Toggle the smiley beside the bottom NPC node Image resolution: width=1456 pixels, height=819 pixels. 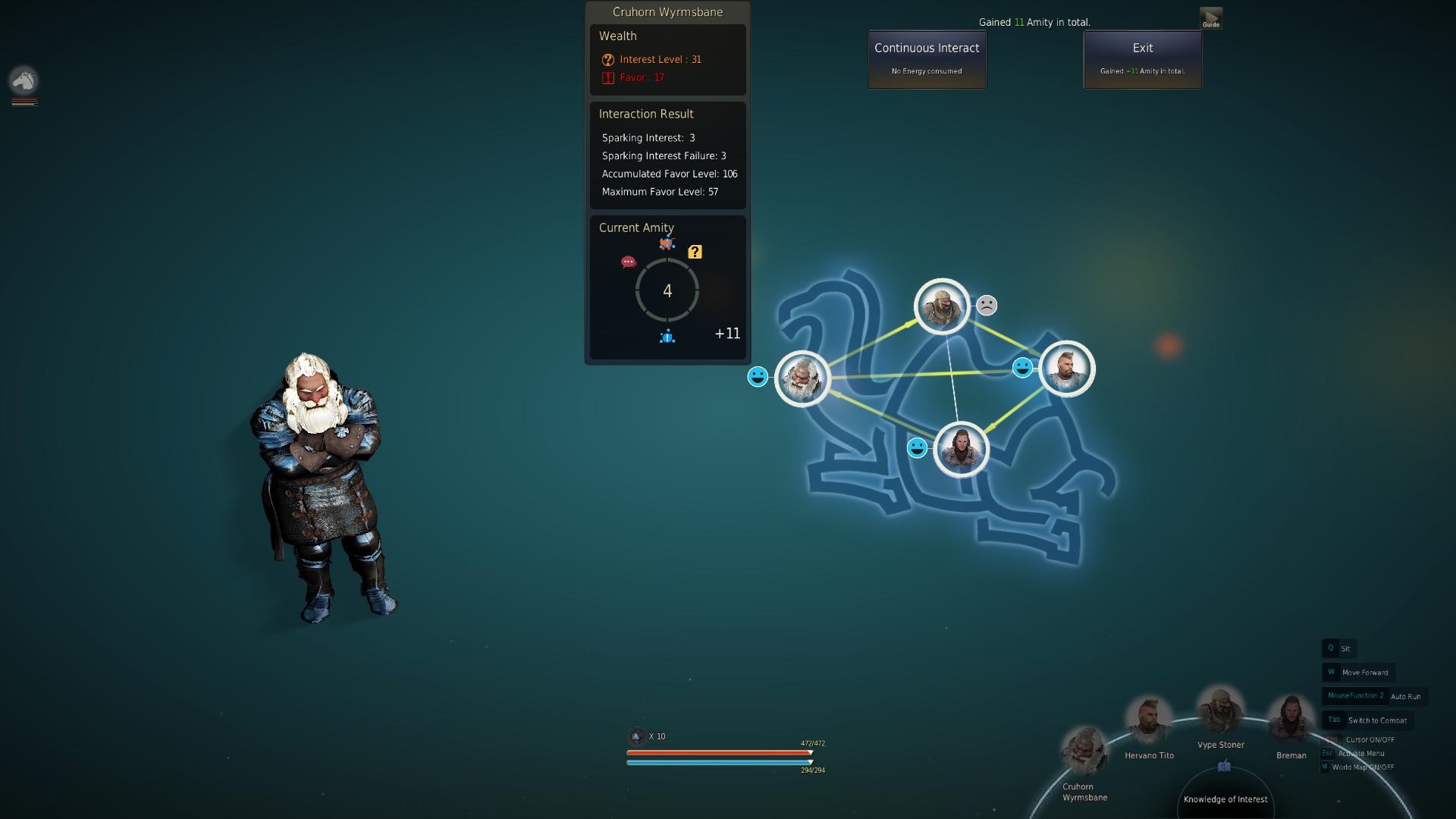916,447
